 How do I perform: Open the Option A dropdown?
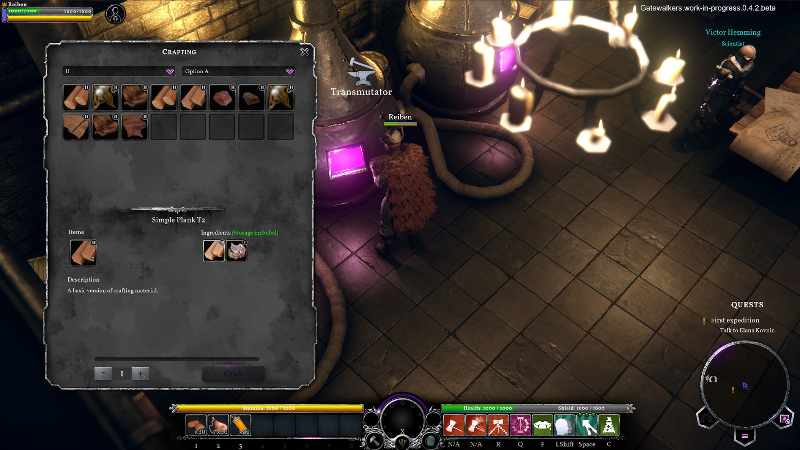tap(239, 71)
